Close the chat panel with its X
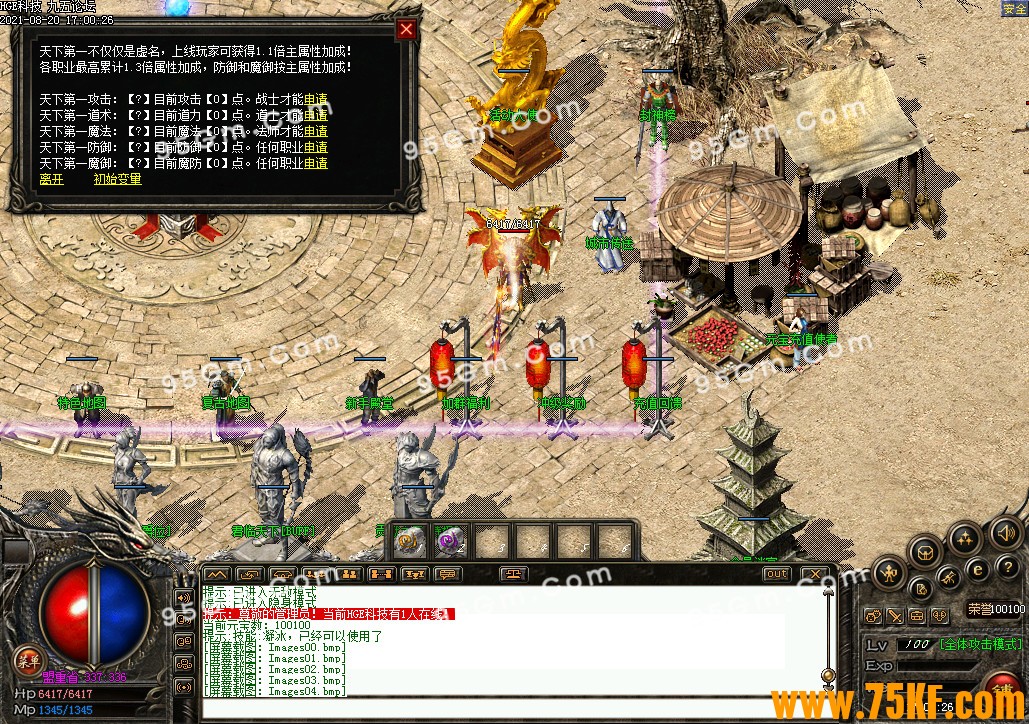The image size is (1029, 724). (x=815, y=575)
